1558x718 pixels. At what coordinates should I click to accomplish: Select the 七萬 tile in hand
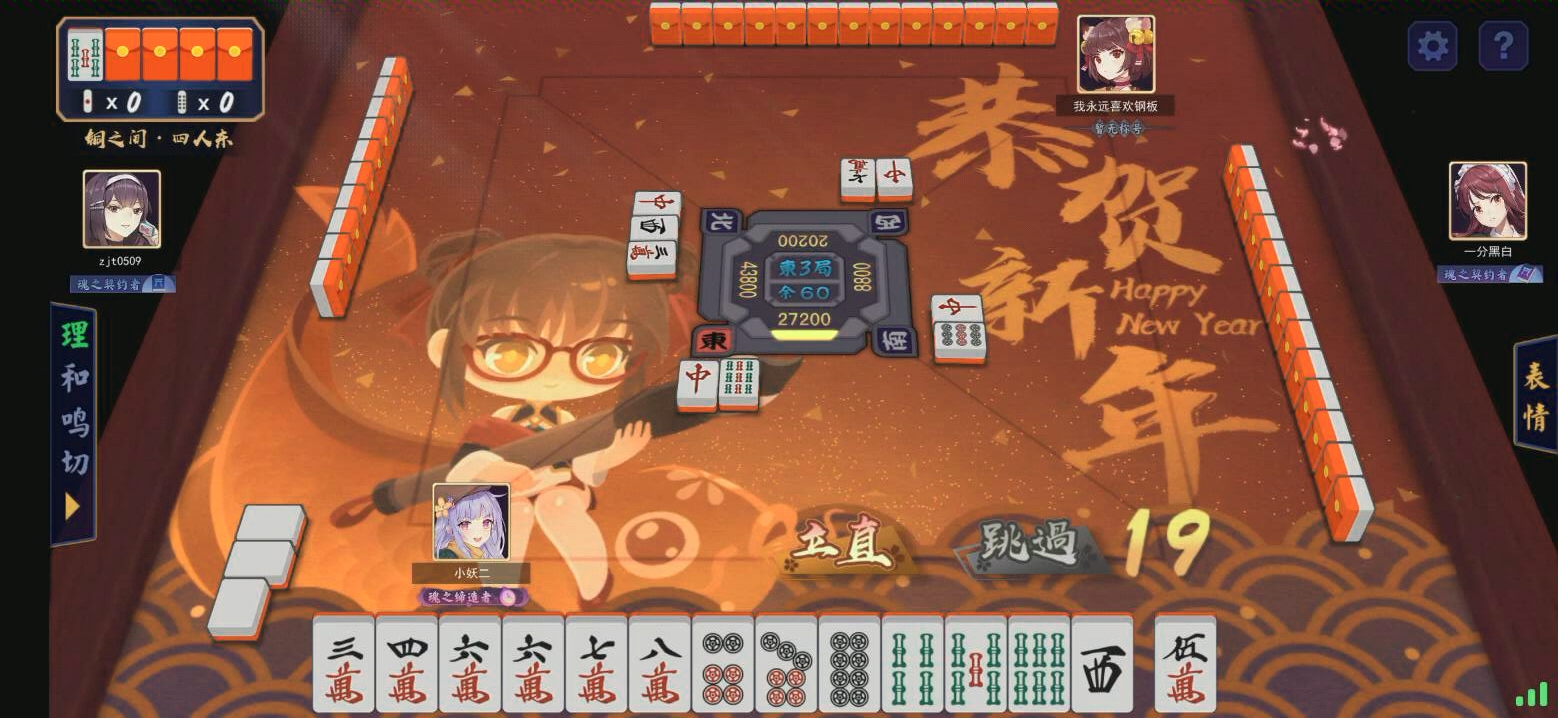click(597, 664)
